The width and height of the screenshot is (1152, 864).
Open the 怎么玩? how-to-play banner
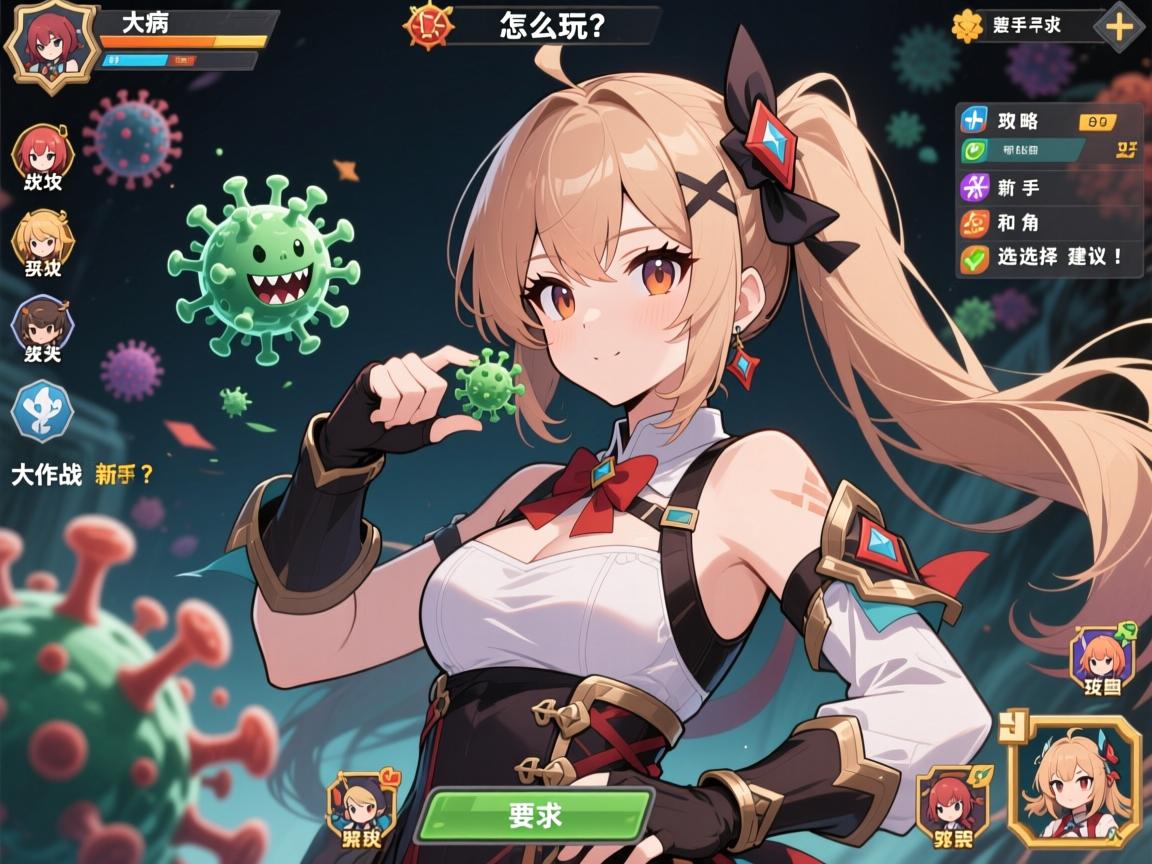point(552,25)
